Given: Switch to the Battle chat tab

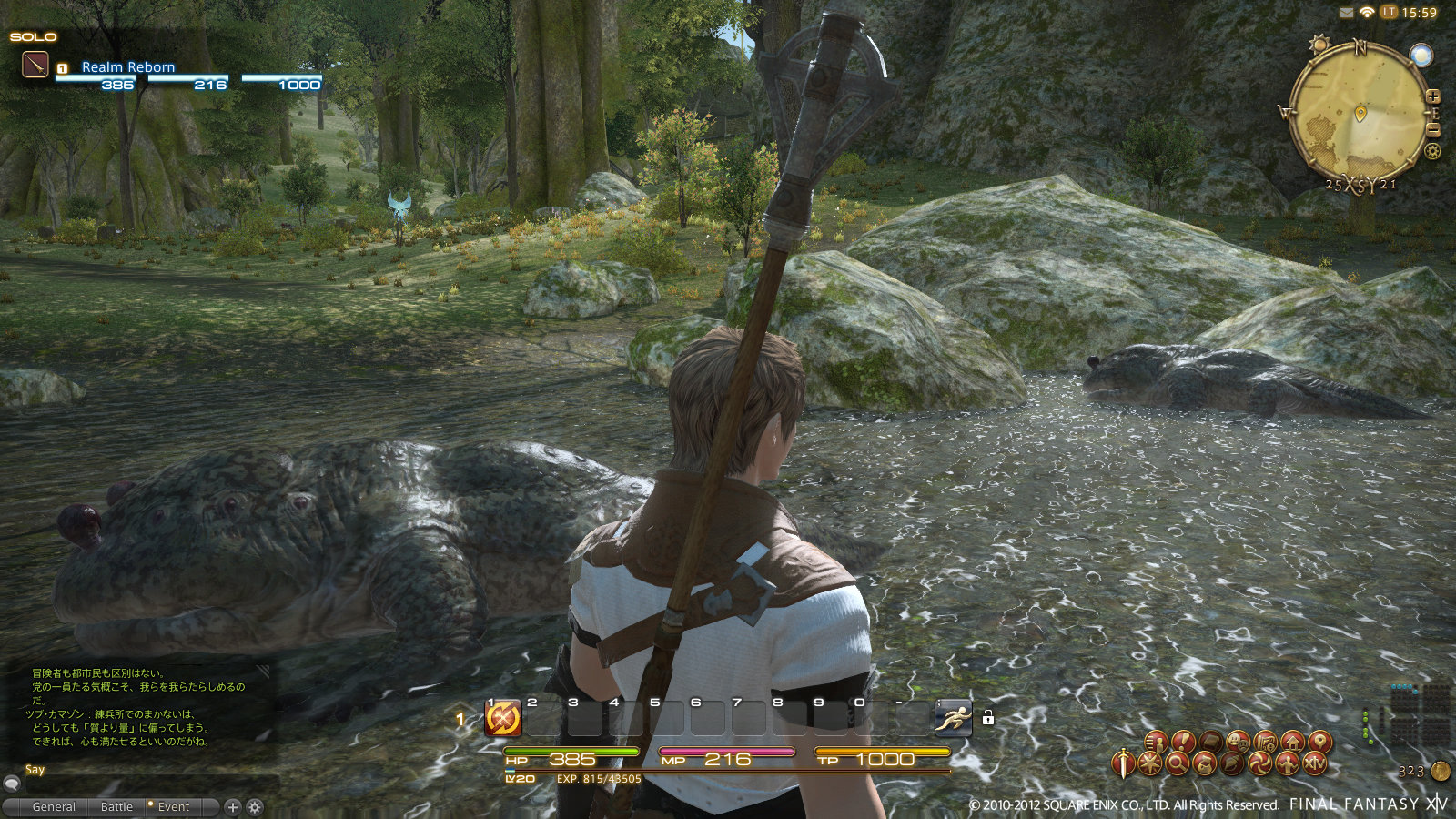Looking at the screenshot, I should 116,806.
